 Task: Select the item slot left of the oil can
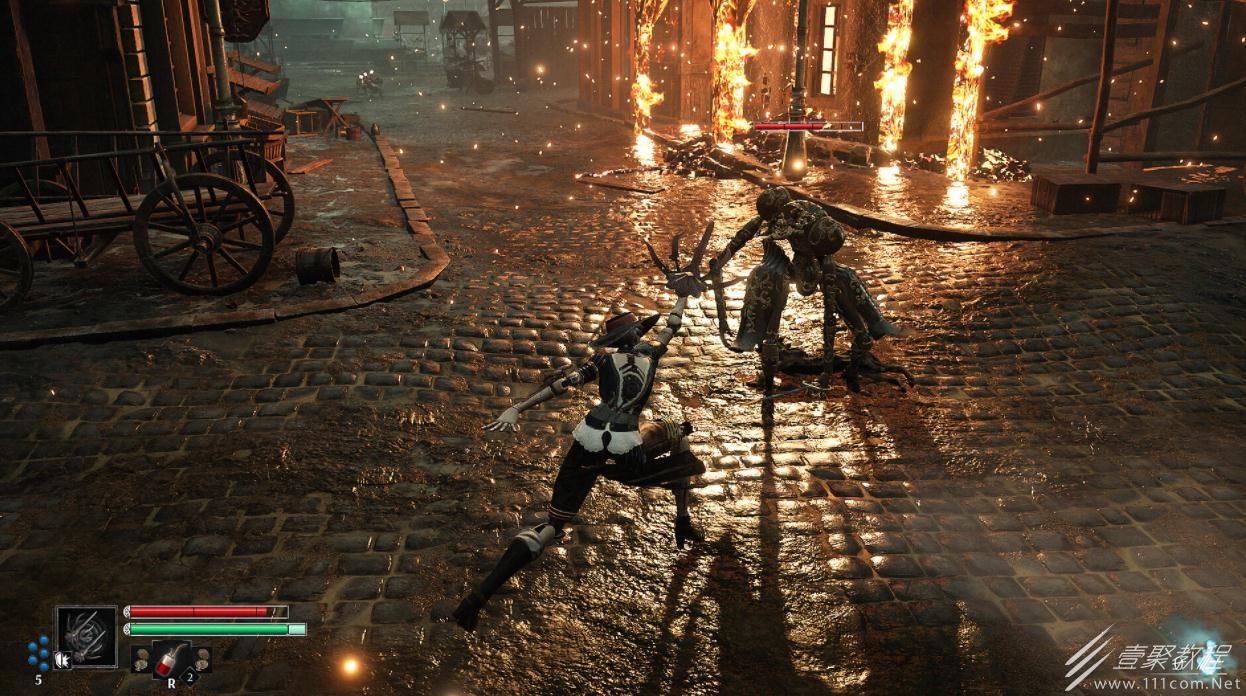click(140, 657)
